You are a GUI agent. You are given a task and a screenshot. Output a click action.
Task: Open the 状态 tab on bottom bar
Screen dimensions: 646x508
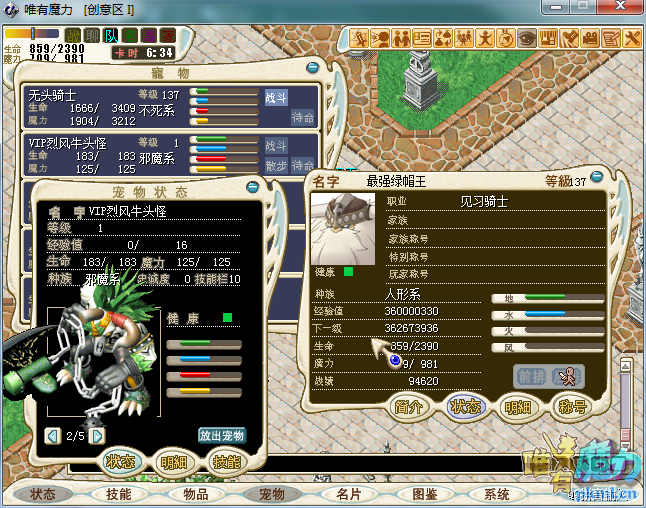43,494
